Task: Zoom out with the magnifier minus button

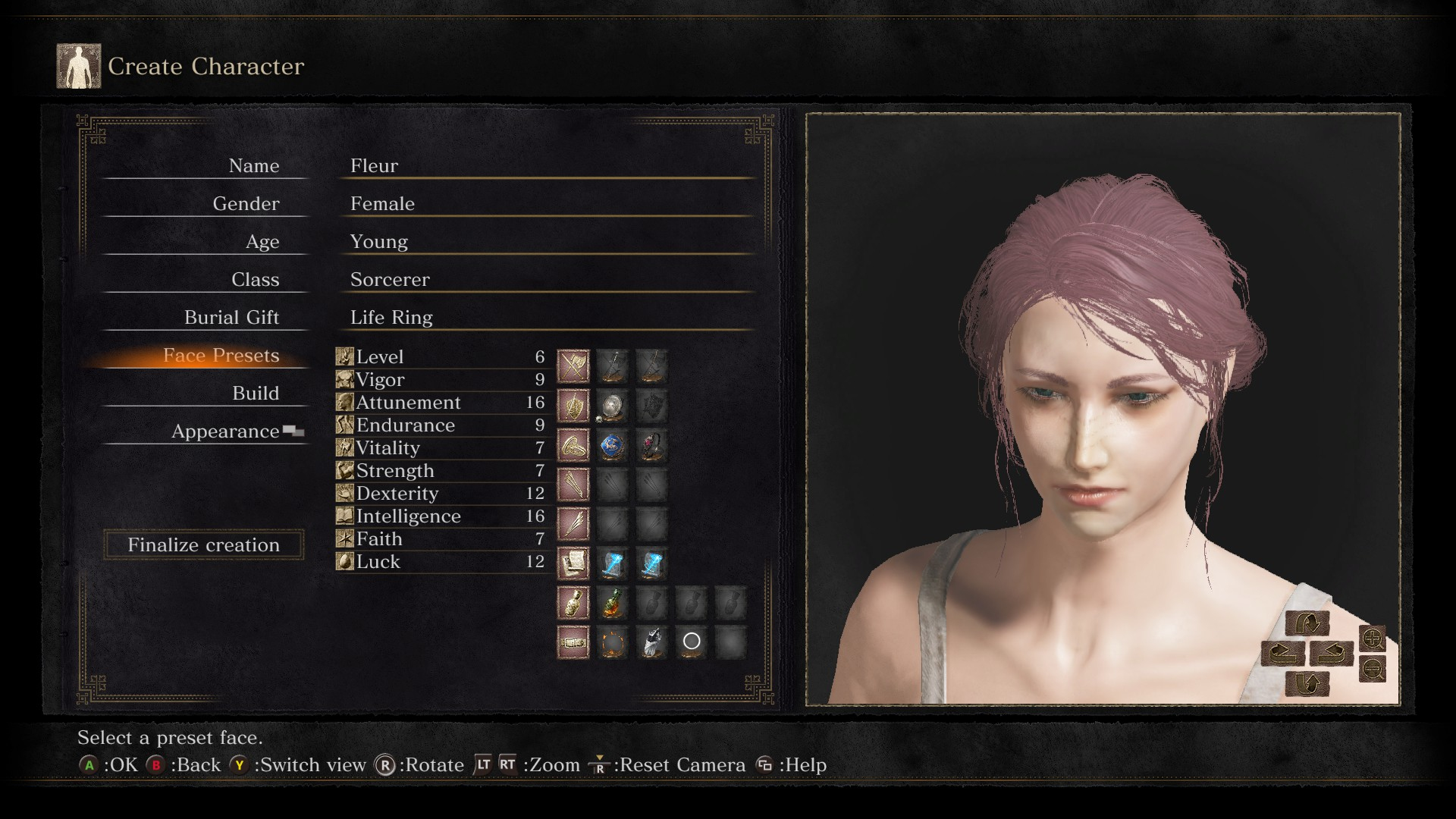Action: tap(1372, 669)
